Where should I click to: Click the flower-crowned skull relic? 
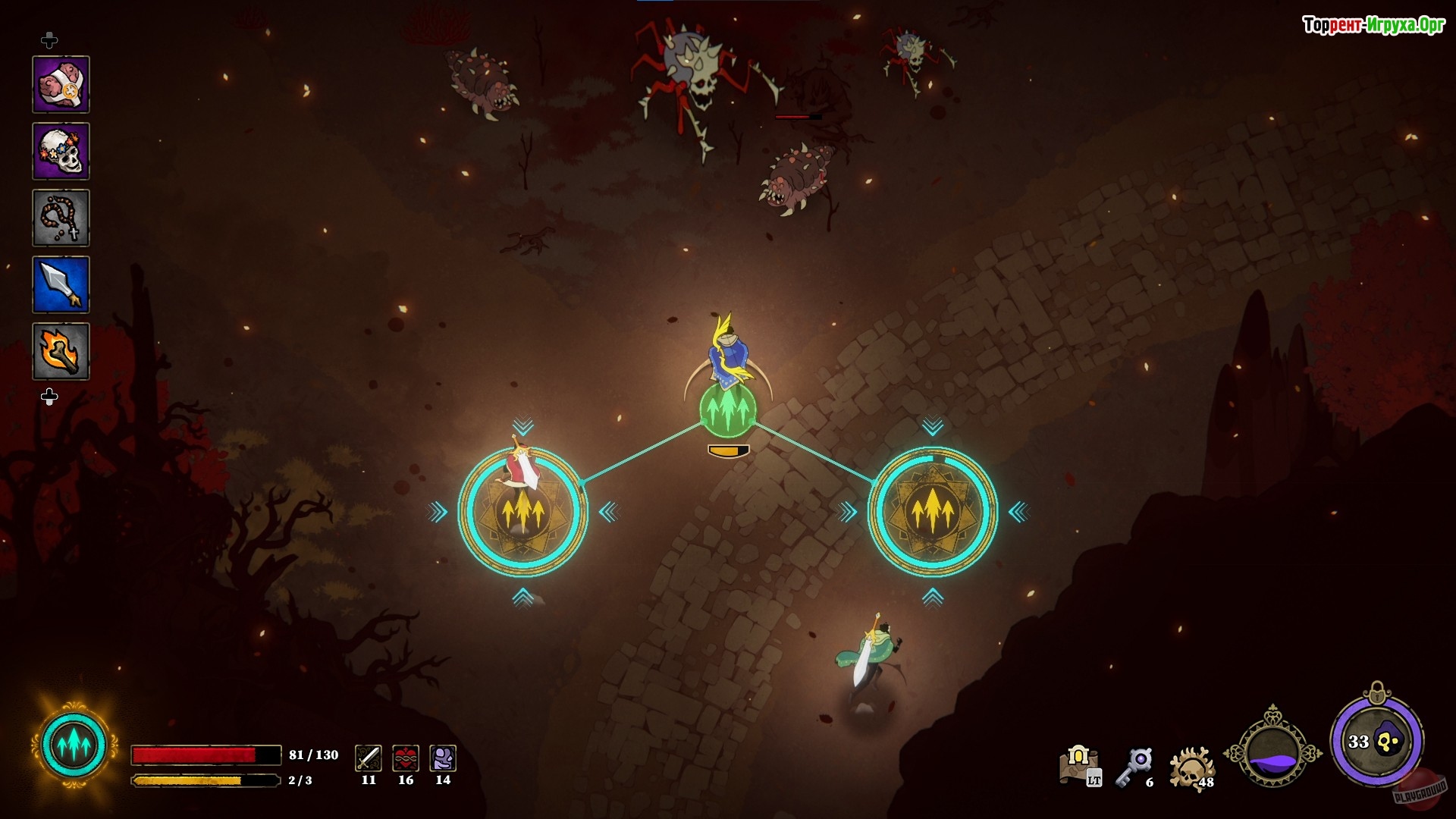(x=61, y=151)
